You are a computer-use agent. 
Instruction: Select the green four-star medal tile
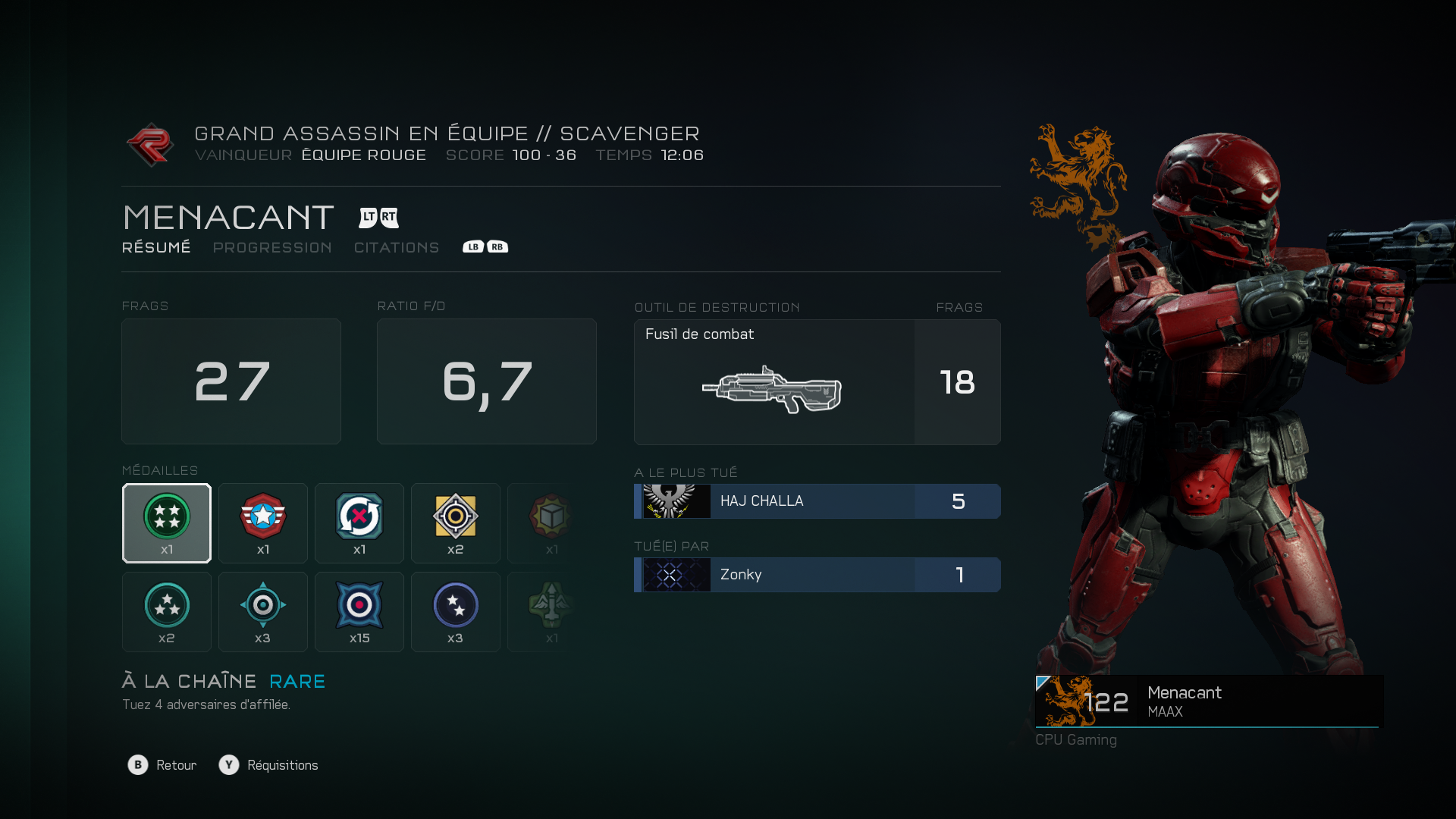(167, 523)
